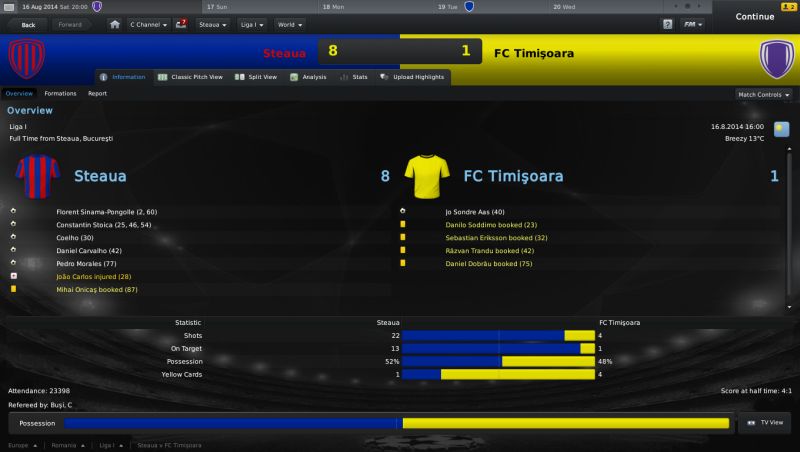Click the Continue button
Viewport: 800px width, 452px height.
753,16
